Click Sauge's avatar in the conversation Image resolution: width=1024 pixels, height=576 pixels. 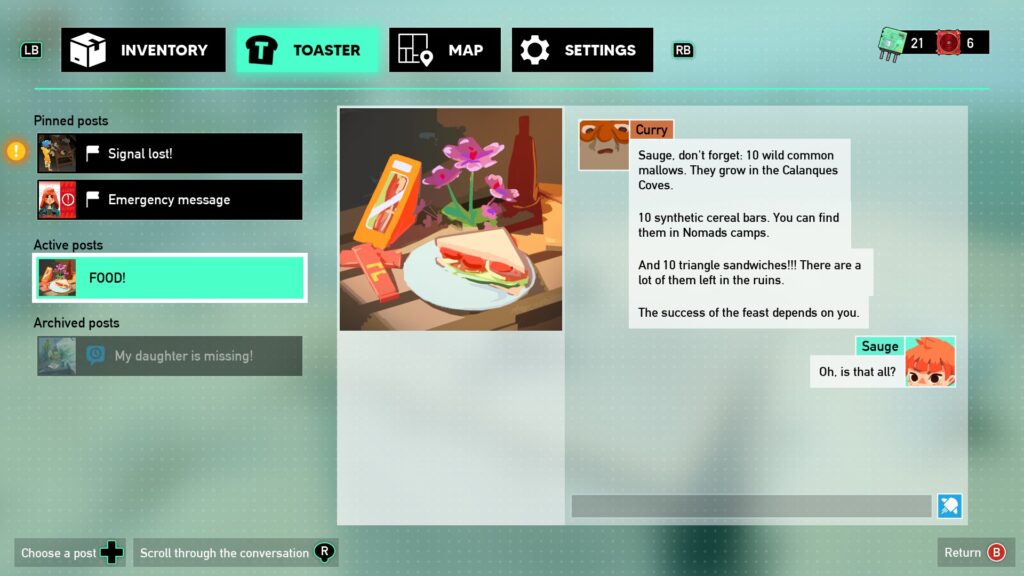pyautogui.click(x=930, y=363)
